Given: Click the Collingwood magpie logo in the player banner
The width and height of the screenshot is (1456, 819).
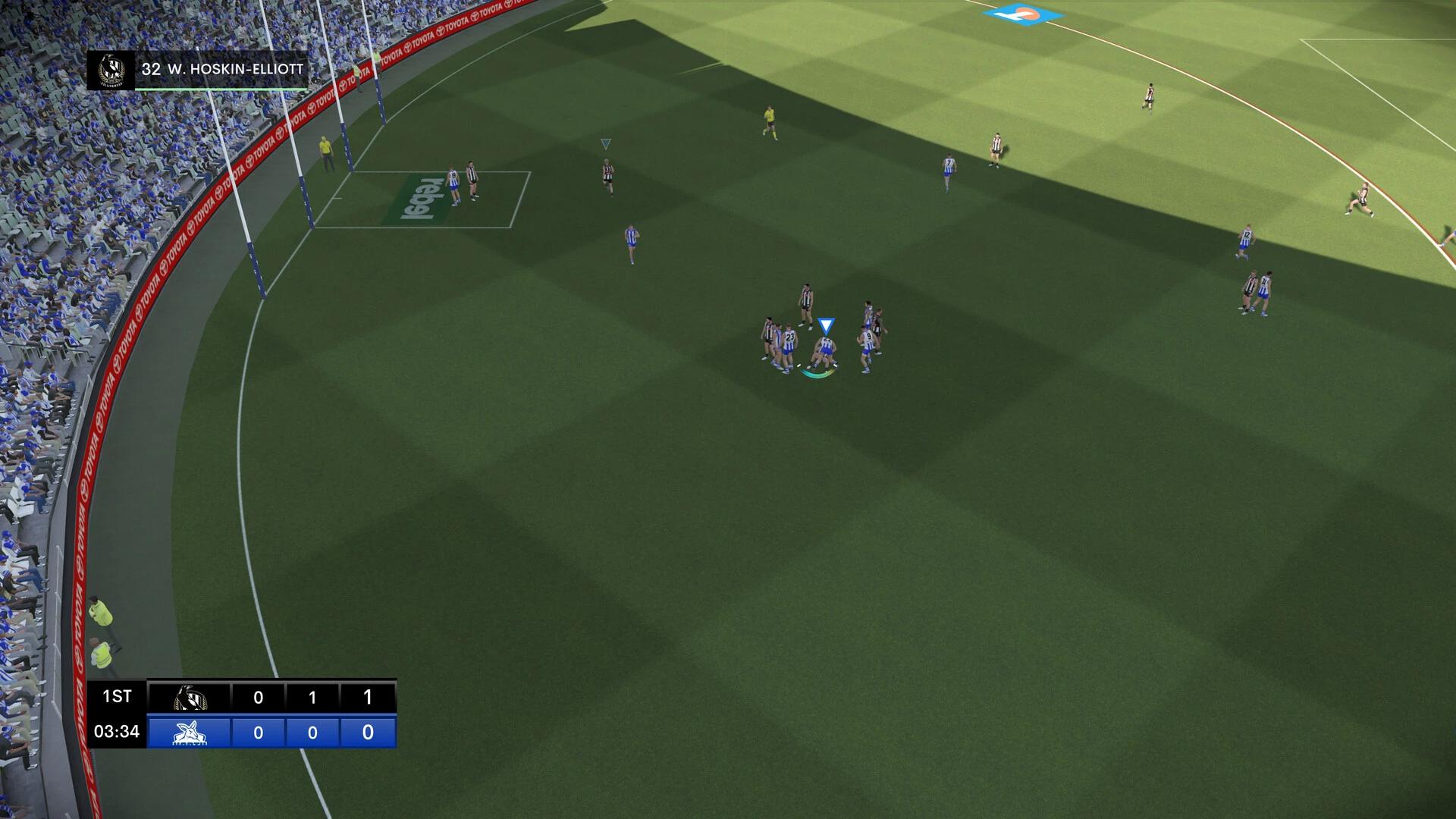Looking at the screenshot, I should tap(112, 71).
